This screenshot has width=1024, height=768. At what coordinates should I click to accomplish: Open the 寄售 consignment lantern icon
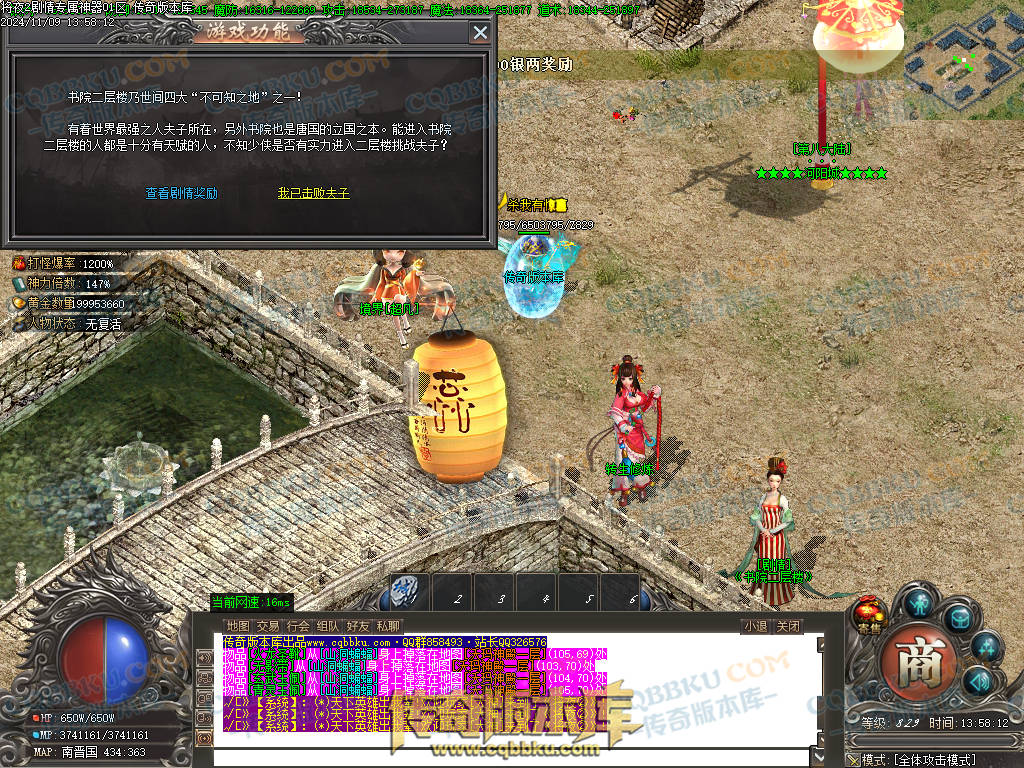click(x=871, y=615)
